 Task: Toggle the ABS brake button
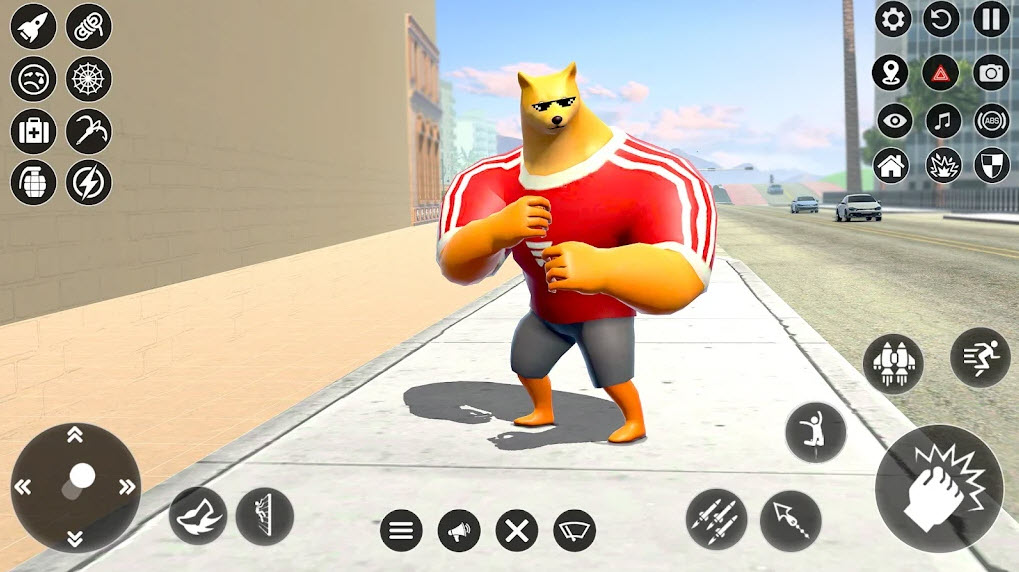pyautogui.click(x=991, y=120)
